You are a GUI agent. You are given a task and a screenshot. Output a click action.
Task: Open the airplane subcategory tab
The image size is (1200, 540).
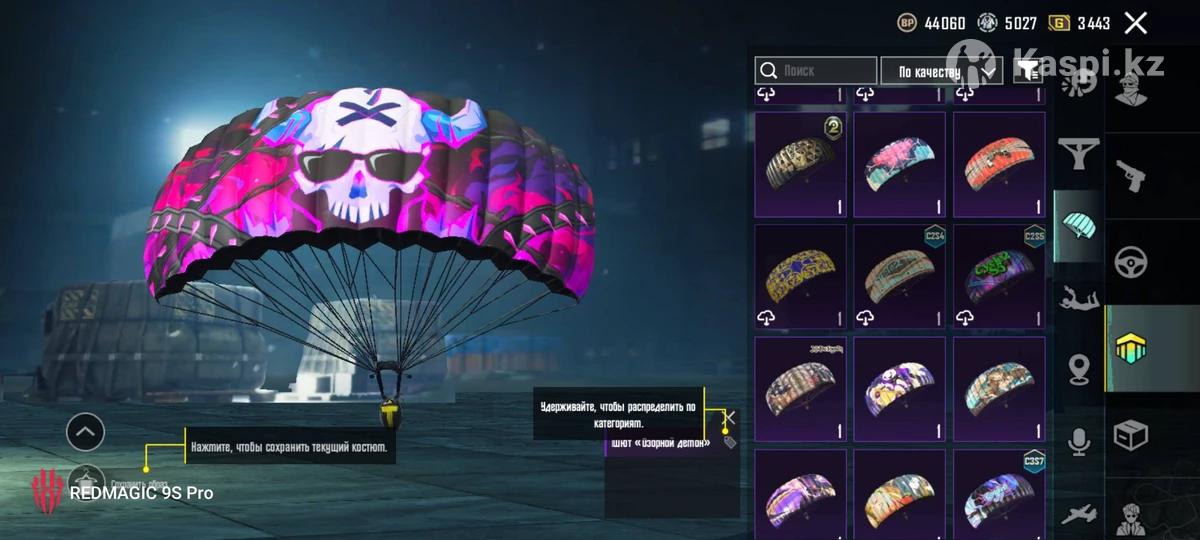coord(1078,513)
